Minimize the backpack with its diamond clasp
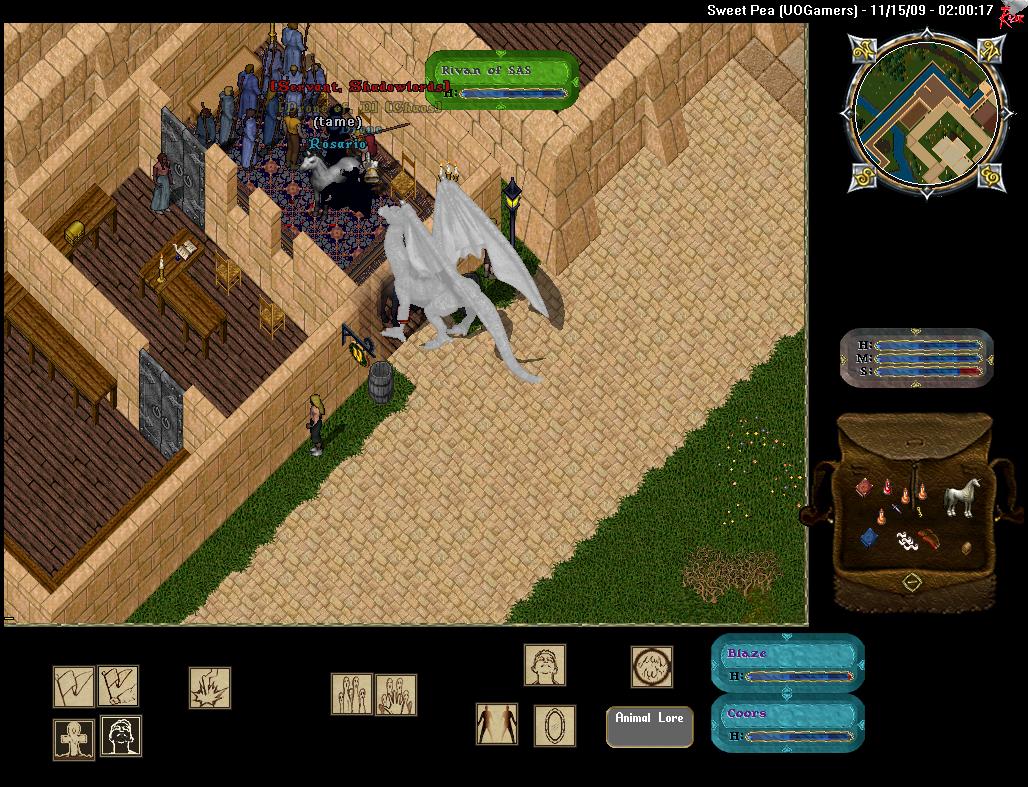 tap(912, 580)
